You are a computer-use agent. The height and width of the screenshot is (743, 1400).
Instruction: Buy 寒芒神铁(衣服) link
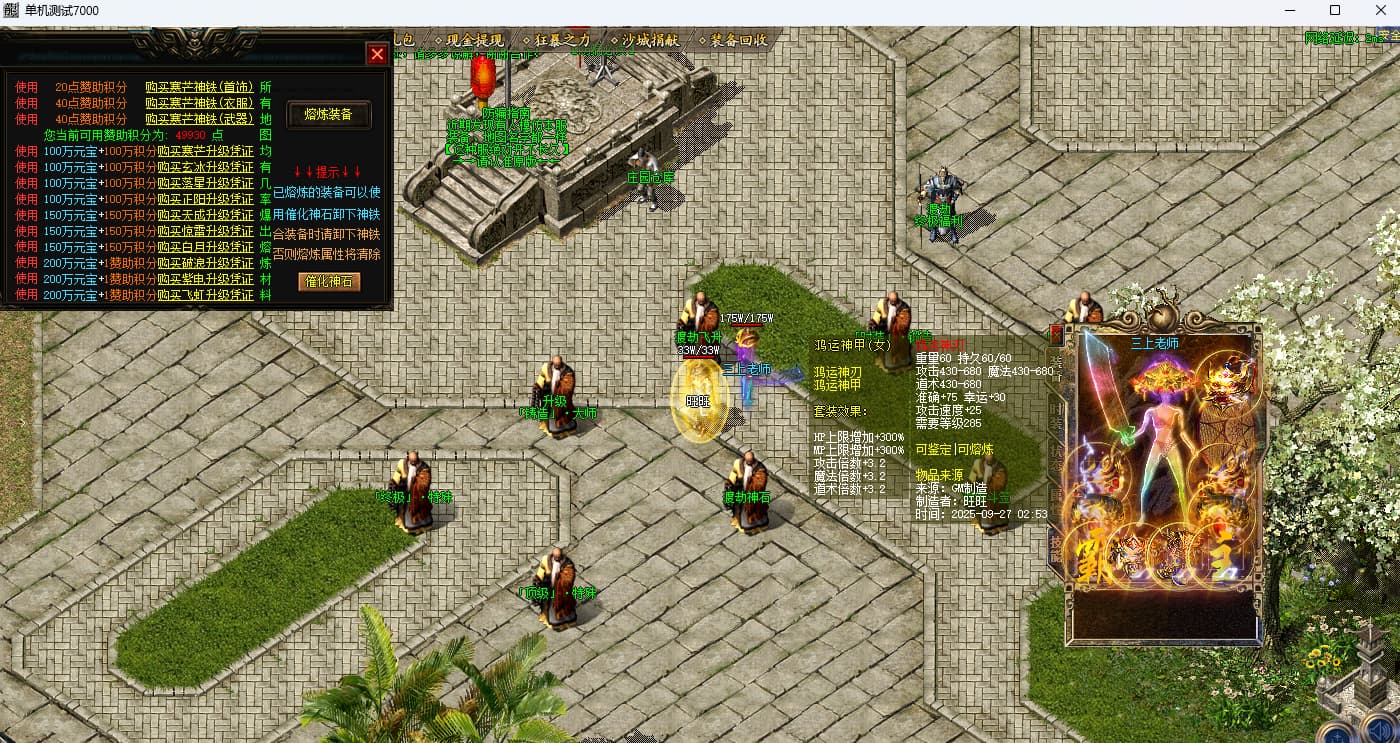coord(199,103)
